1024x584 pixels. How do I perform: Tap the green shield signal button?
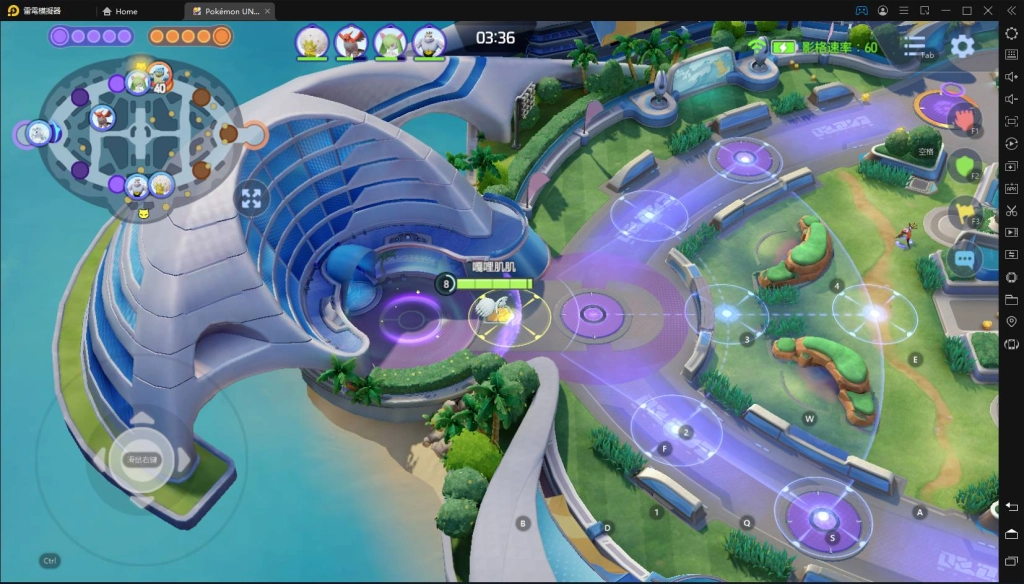[962, 165]
